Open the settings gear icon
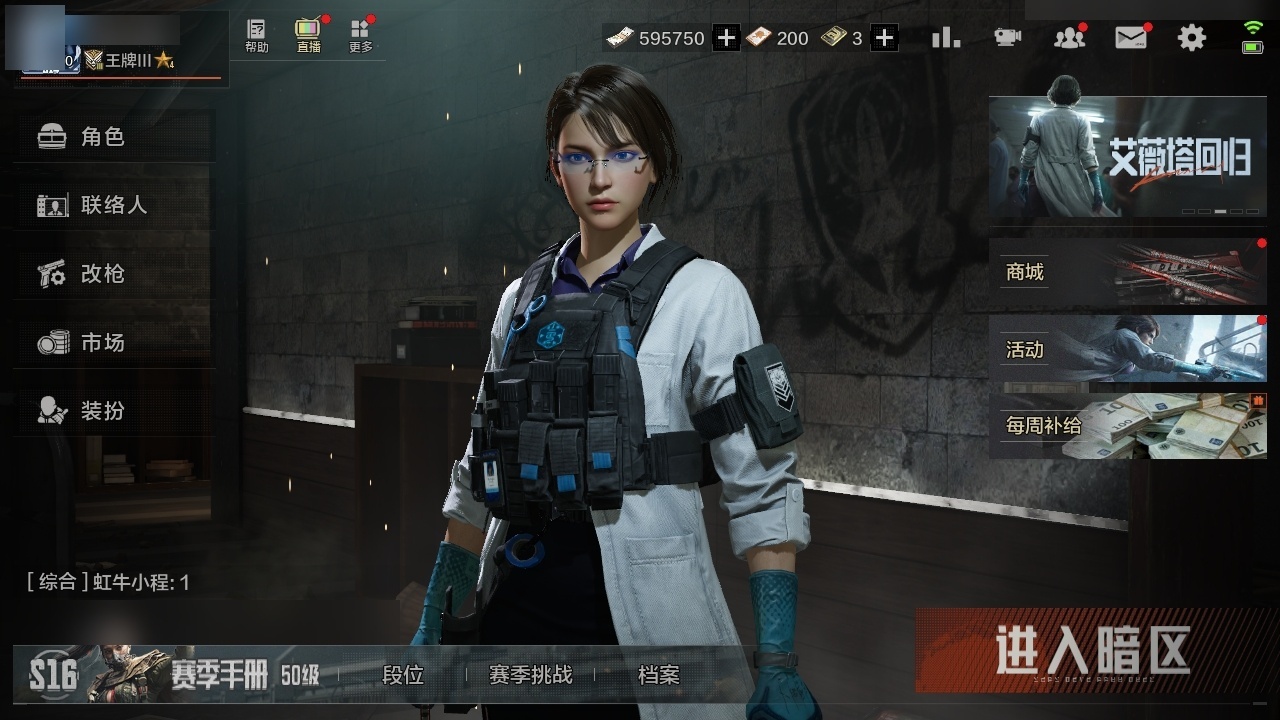 1192,38
